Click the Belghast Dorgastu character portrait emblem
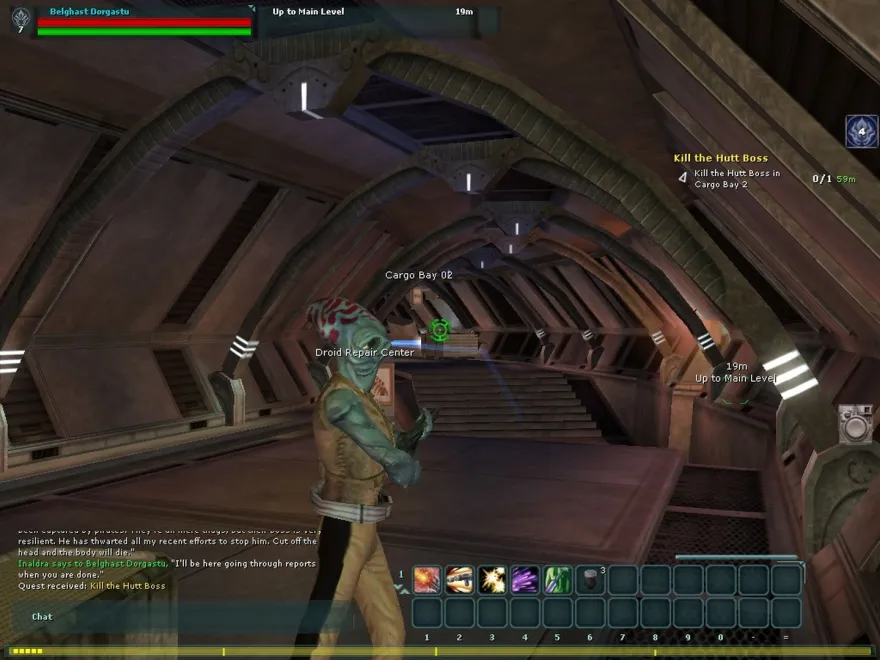This screenshot has width=880, height=660. click(20, 17)
